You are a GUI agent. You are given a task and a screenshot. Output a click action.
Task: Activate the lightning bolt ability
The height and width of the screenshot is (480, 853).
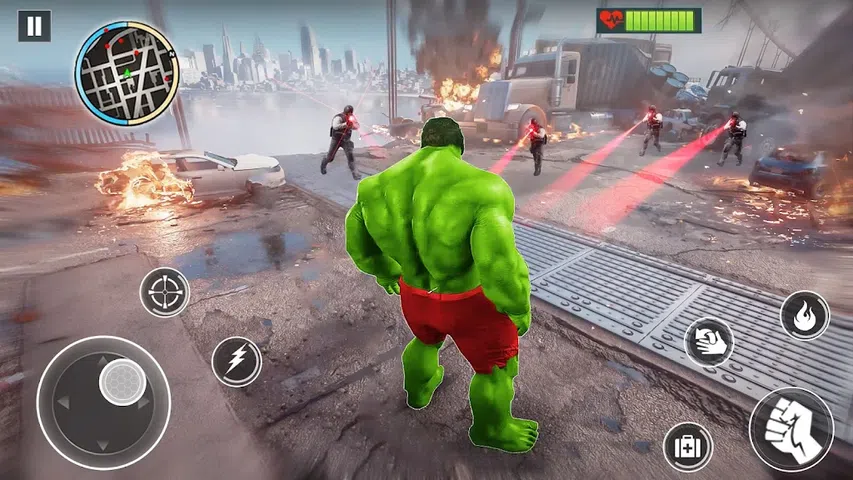pos(236,361)
